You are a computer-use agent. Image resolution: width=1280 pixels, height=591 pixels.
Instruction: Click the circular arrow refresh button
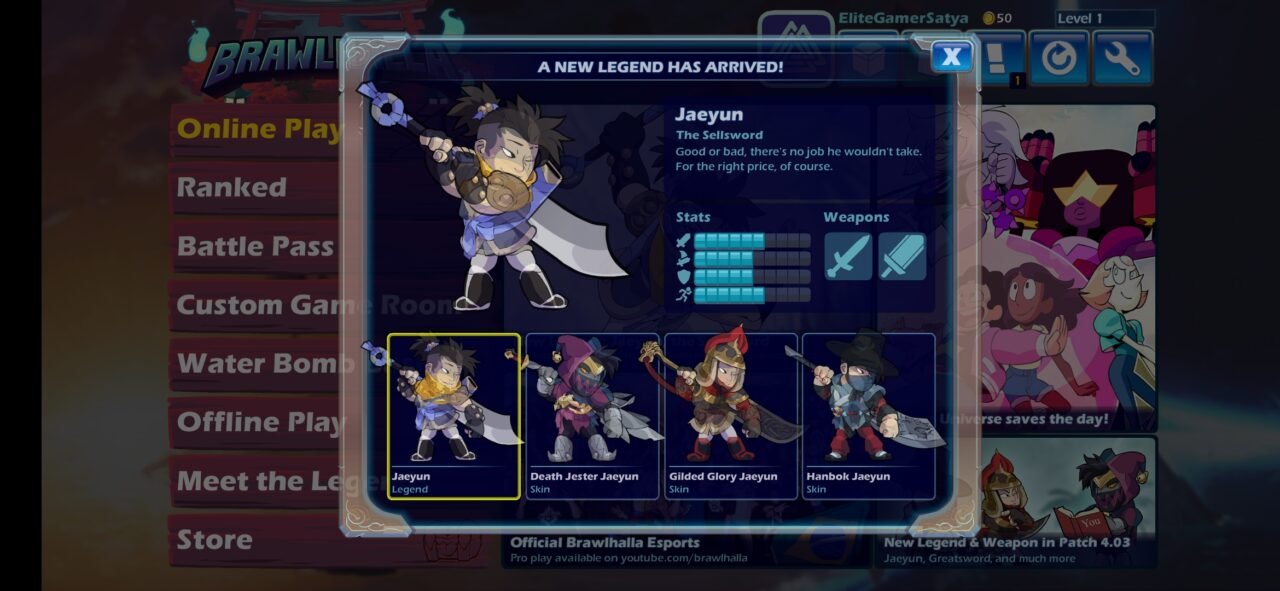point(1059,59)
